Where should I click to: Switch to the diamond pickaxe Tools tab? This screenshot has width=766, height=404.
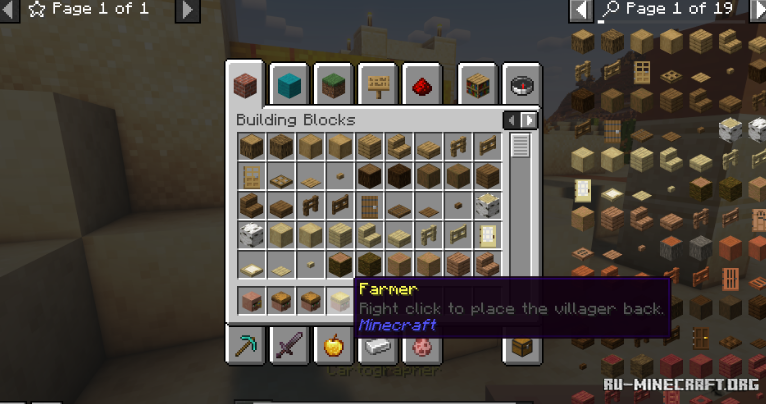click(246, 346)
